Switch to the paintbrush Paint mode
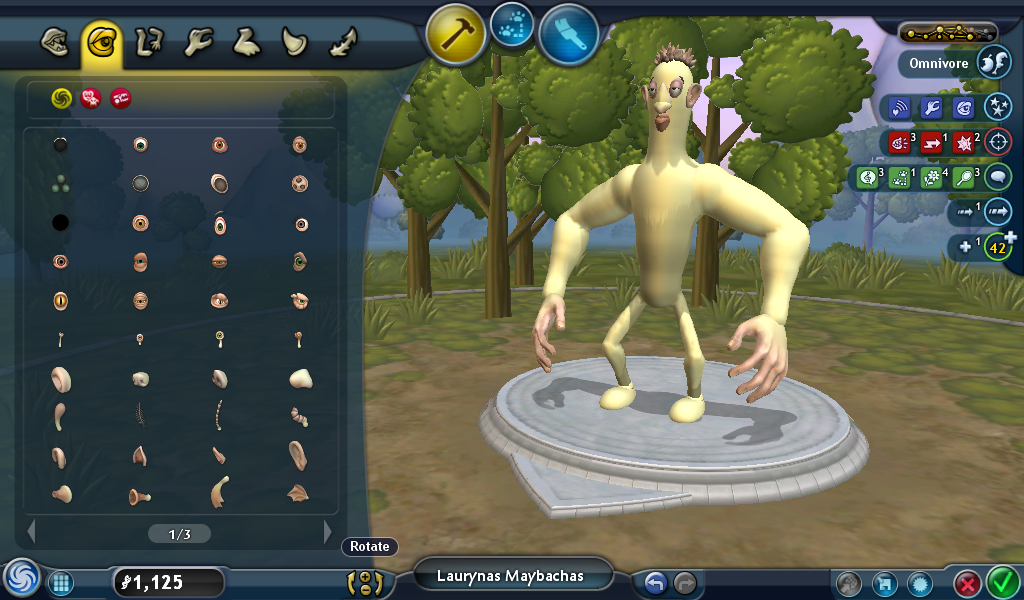The width and height of the screenshot is (1024, 600). pyautogui.click(x=568, y=33)
